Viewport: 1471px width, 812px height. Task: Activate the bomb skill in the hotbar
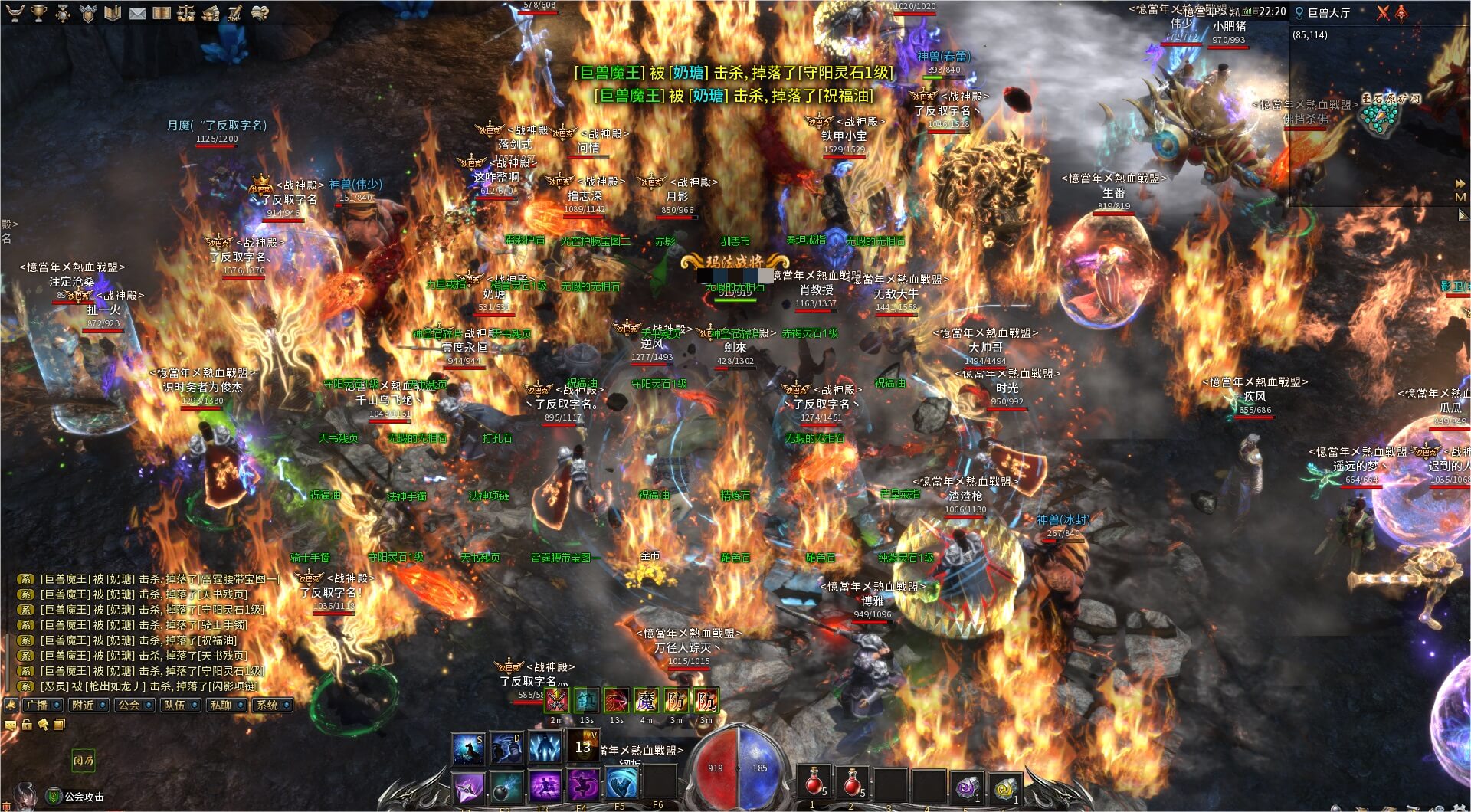coord(506,787)
